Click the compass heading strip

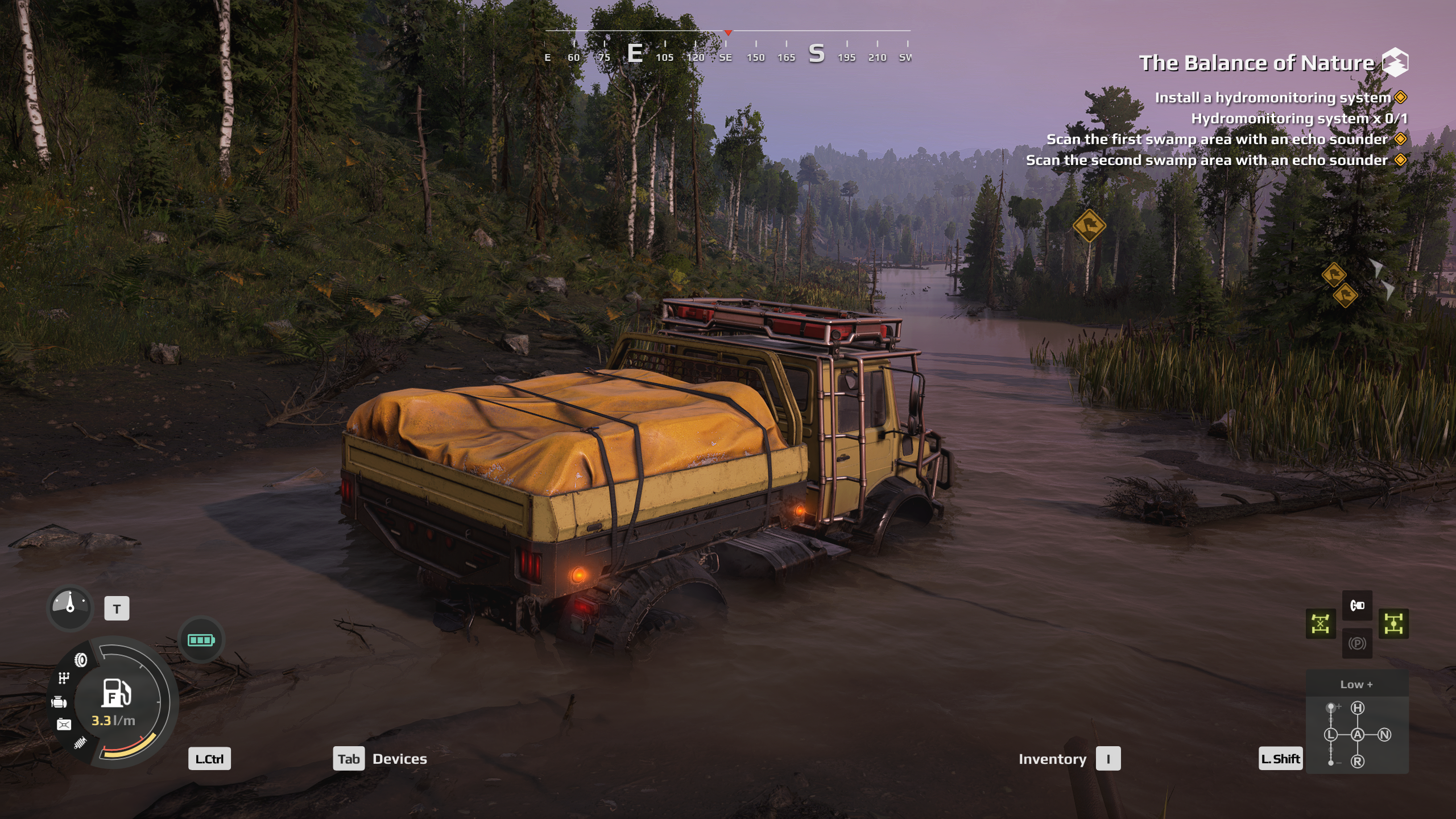pos(727,48)
